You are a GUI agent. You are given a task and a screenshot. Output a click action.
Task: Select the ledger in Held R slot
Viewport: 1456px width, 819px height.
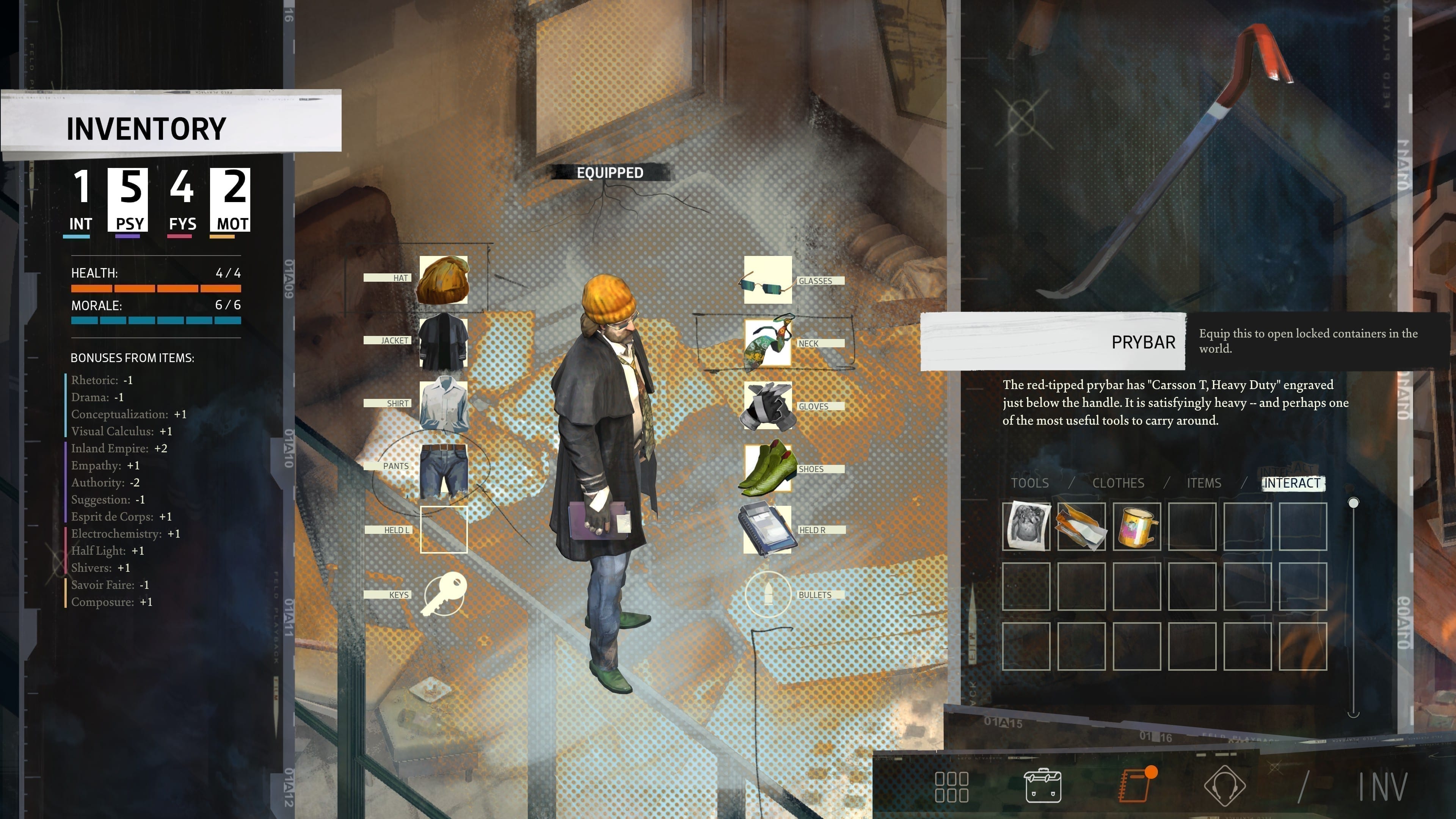(767, 530)
